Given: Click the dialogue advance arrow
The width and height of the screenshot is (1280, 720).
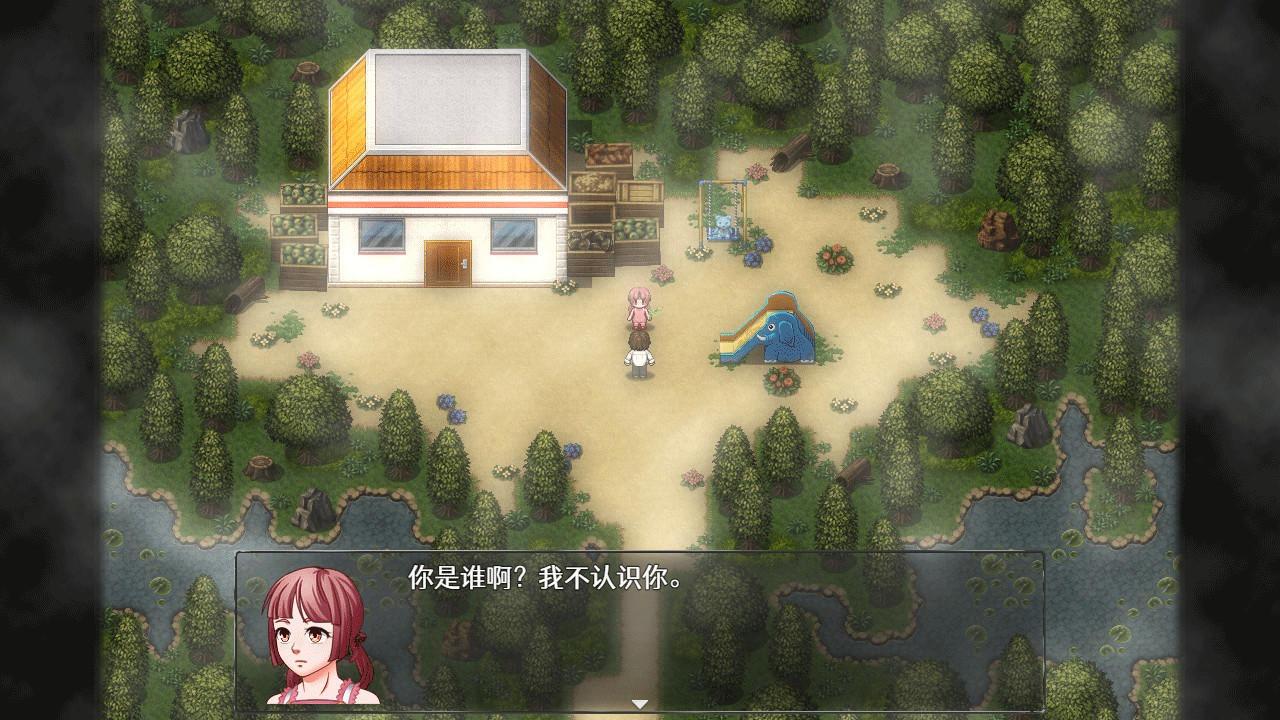Looking at the screenshot, I should click(639, 703).
